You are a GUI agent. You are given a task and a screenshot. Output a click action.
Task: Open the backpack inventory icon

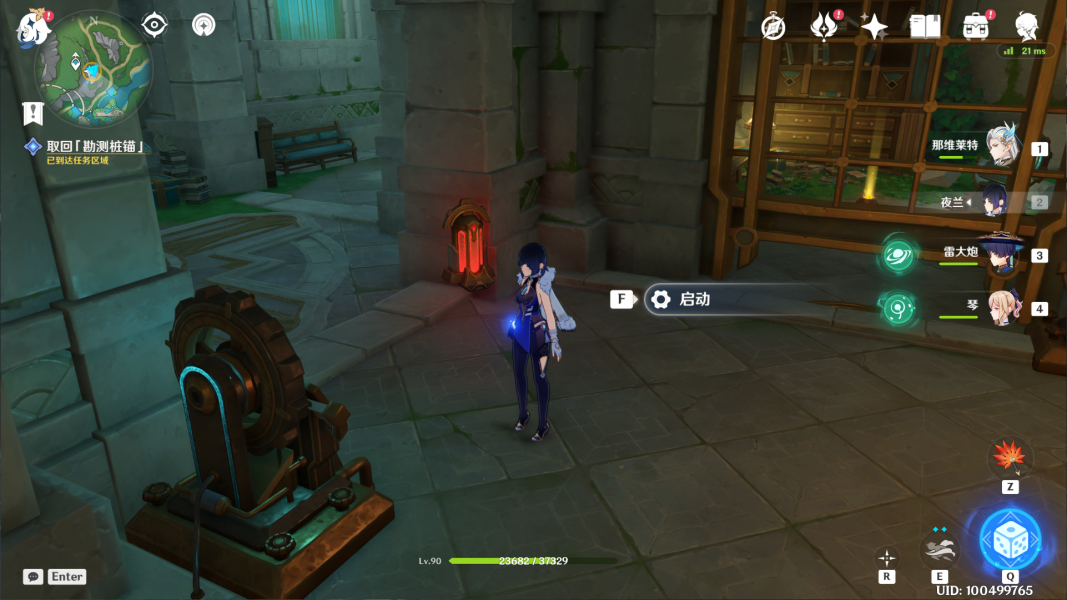[x=975, y=27]
